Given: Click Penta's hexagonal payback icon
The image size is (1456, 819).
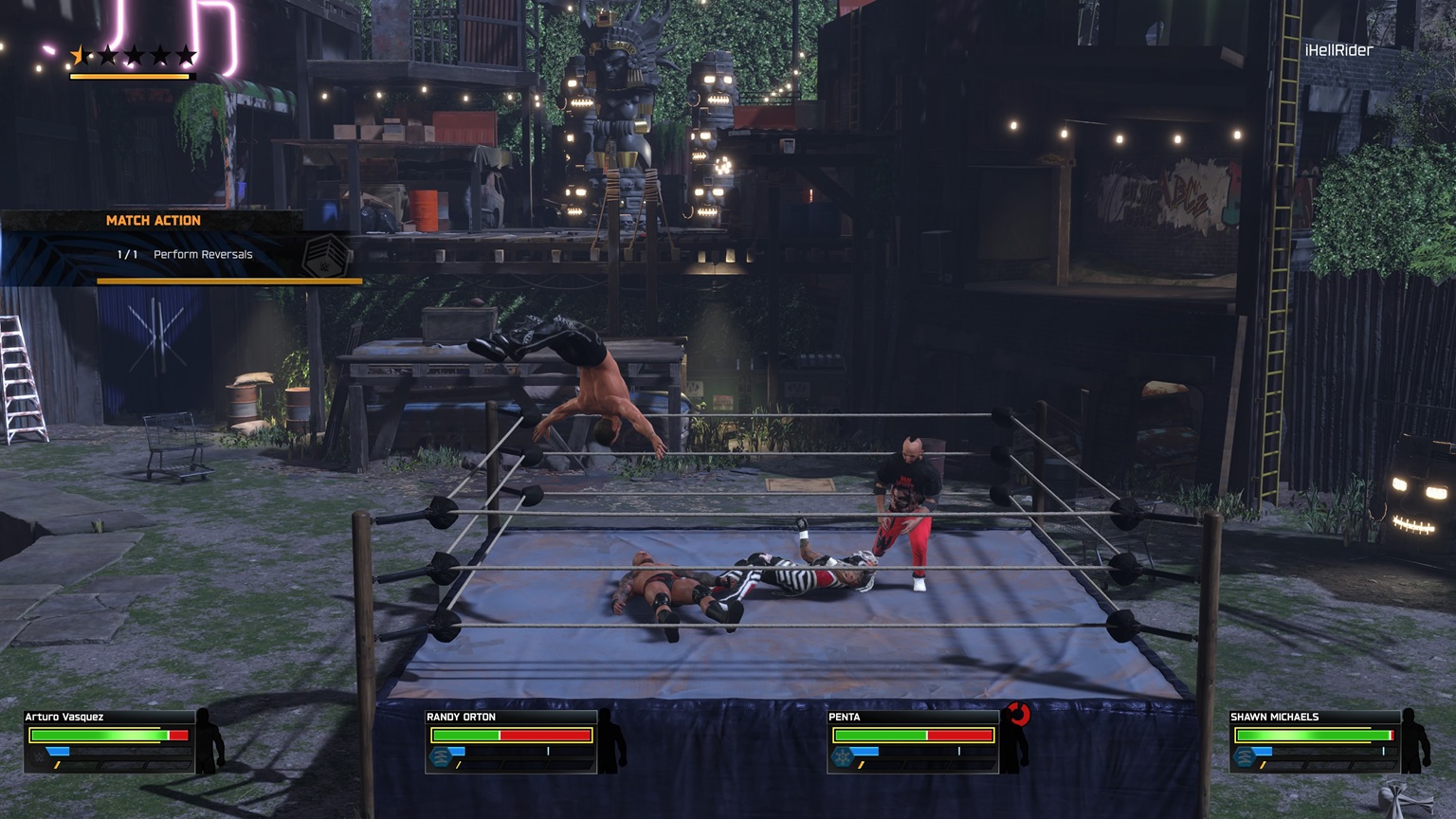Looking at the screenshot, I should coord(842,756).
